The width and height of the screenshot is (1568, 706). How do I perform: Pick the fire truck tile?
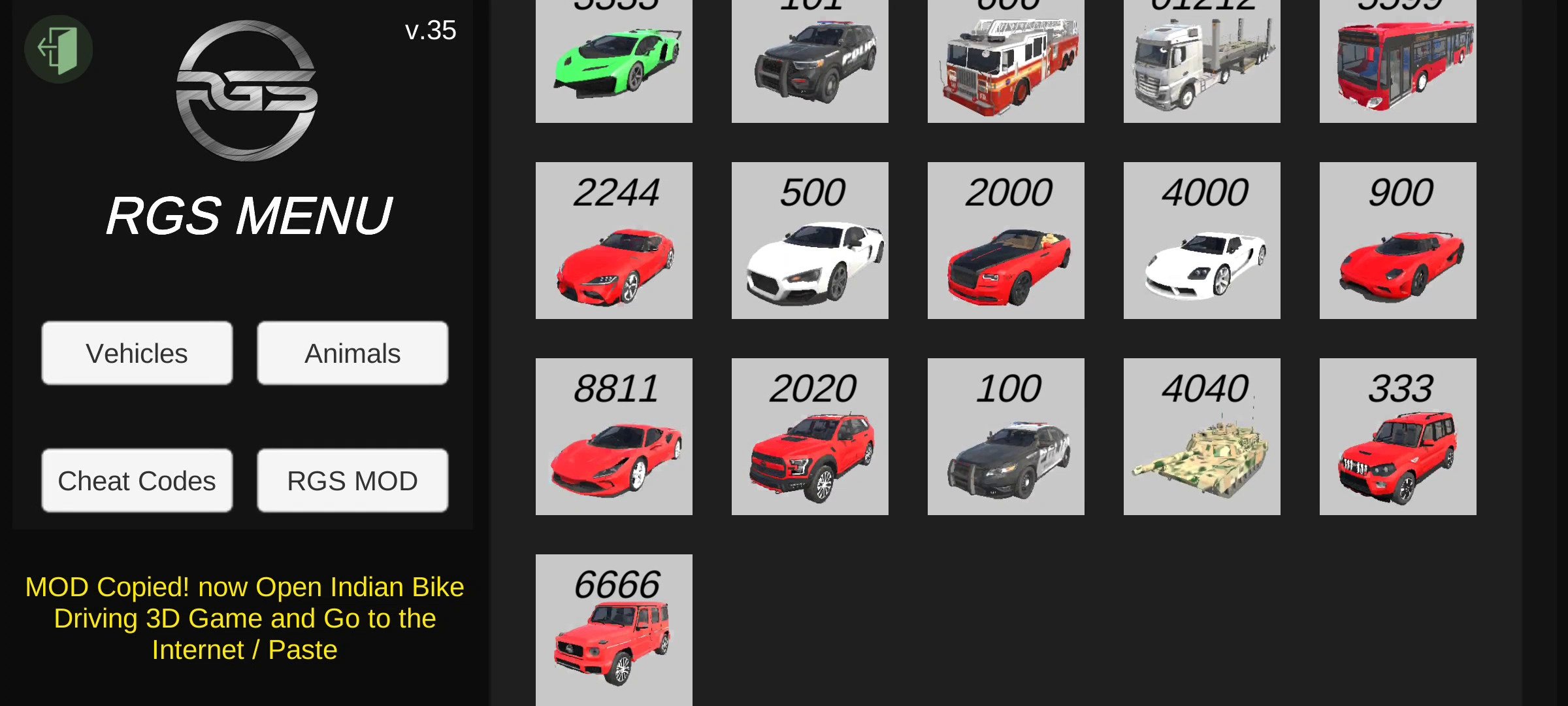pos(1006,61)
